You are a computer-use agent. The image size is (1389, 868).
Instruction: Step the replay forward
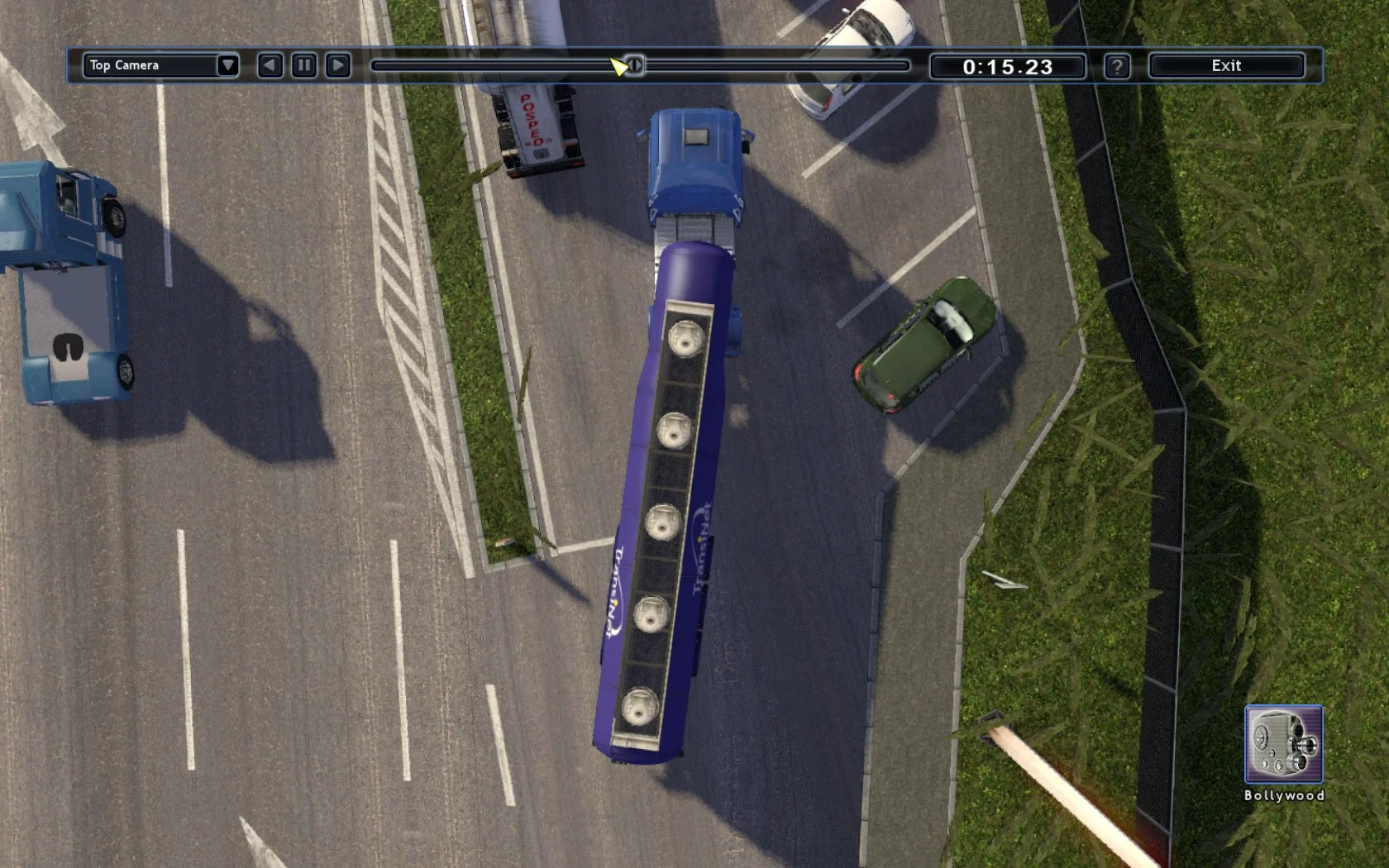[337, 65]
